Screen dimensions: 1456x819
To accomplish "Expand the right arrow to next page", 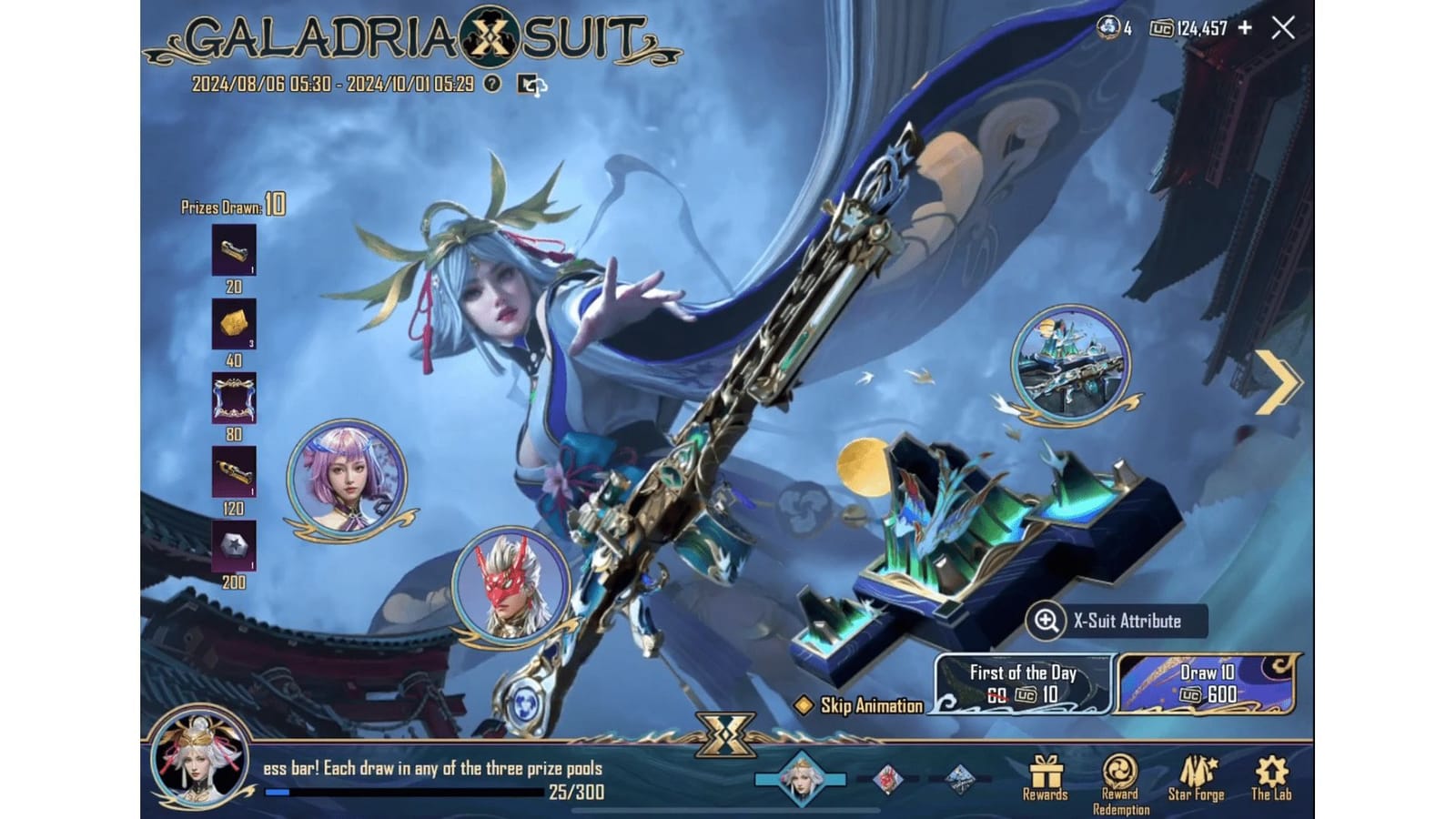I will pos(1279,384).
